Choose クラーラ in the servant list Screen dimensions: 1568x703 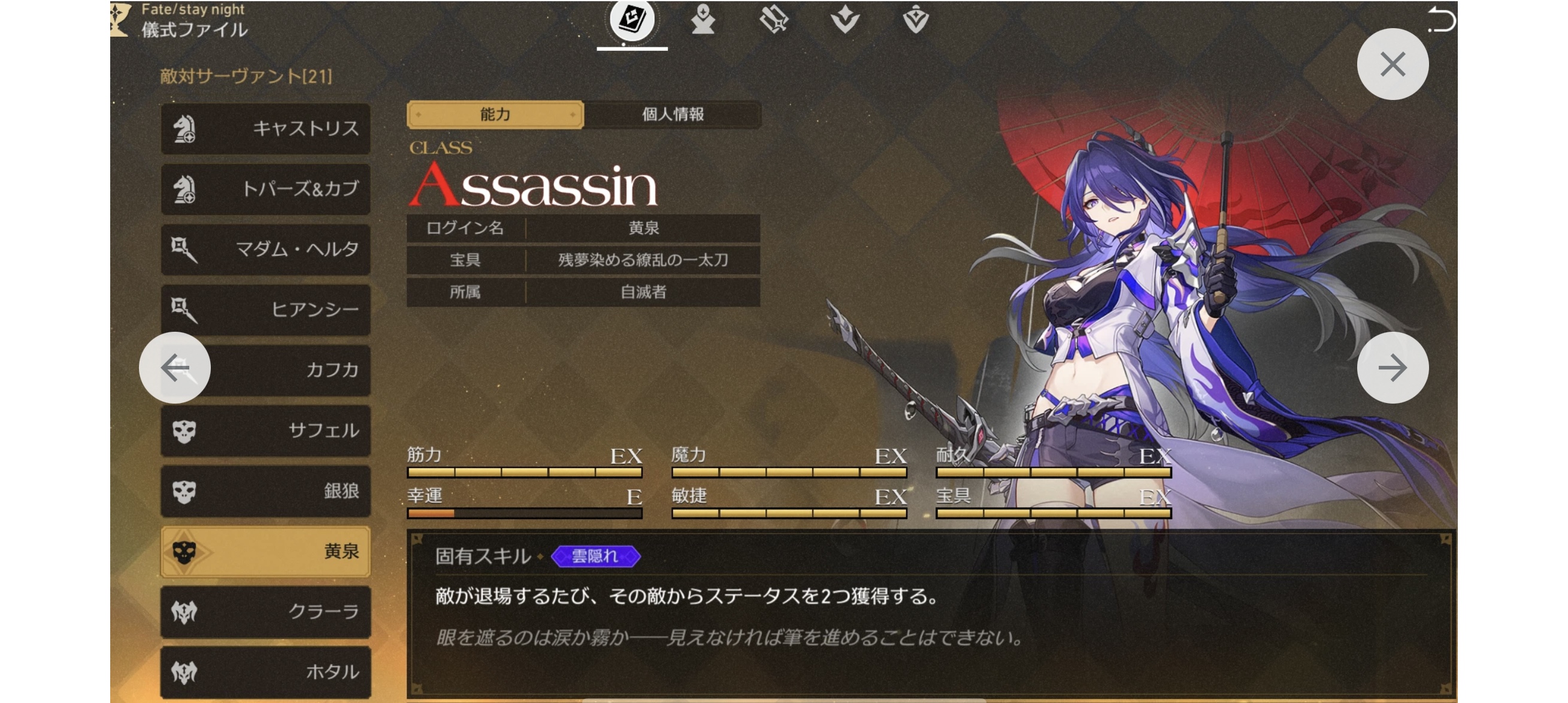[x=265, y=611]
